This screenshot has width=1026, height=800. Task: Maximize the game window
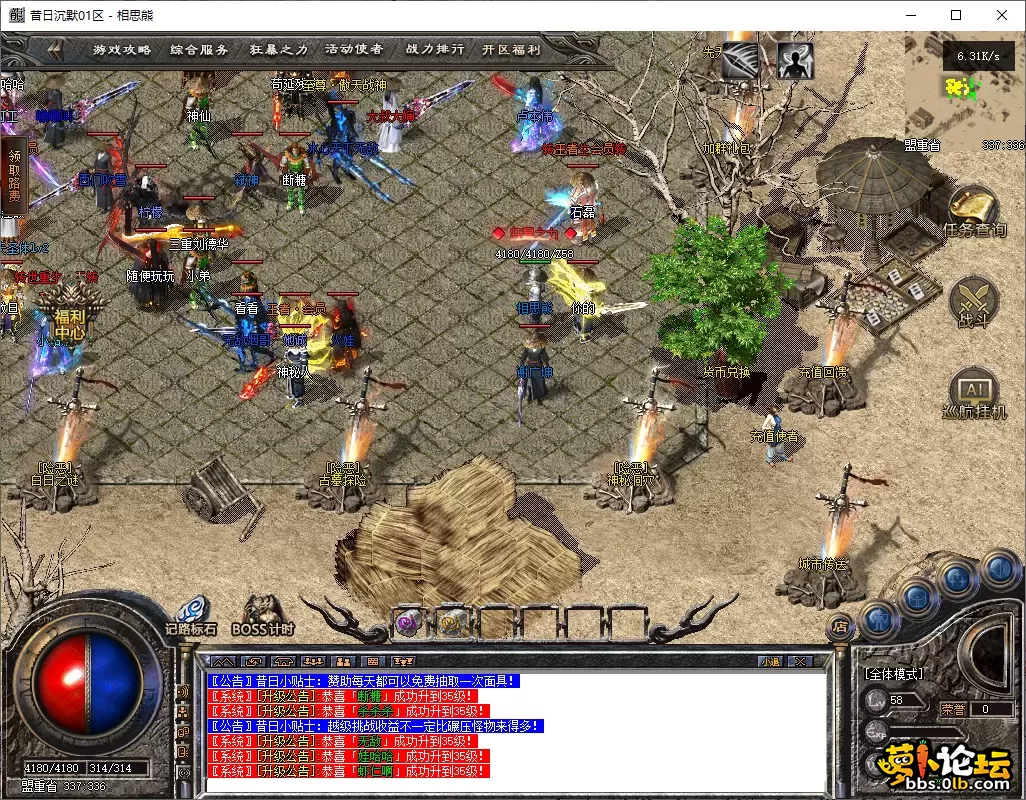(x=956, y=15)
